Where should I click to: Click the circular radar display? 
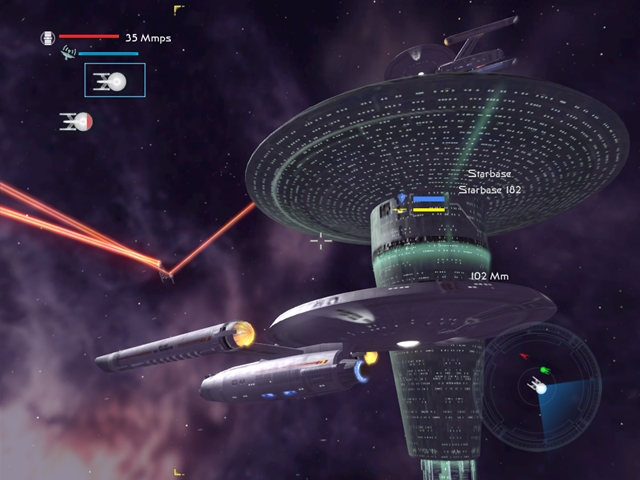541,375
